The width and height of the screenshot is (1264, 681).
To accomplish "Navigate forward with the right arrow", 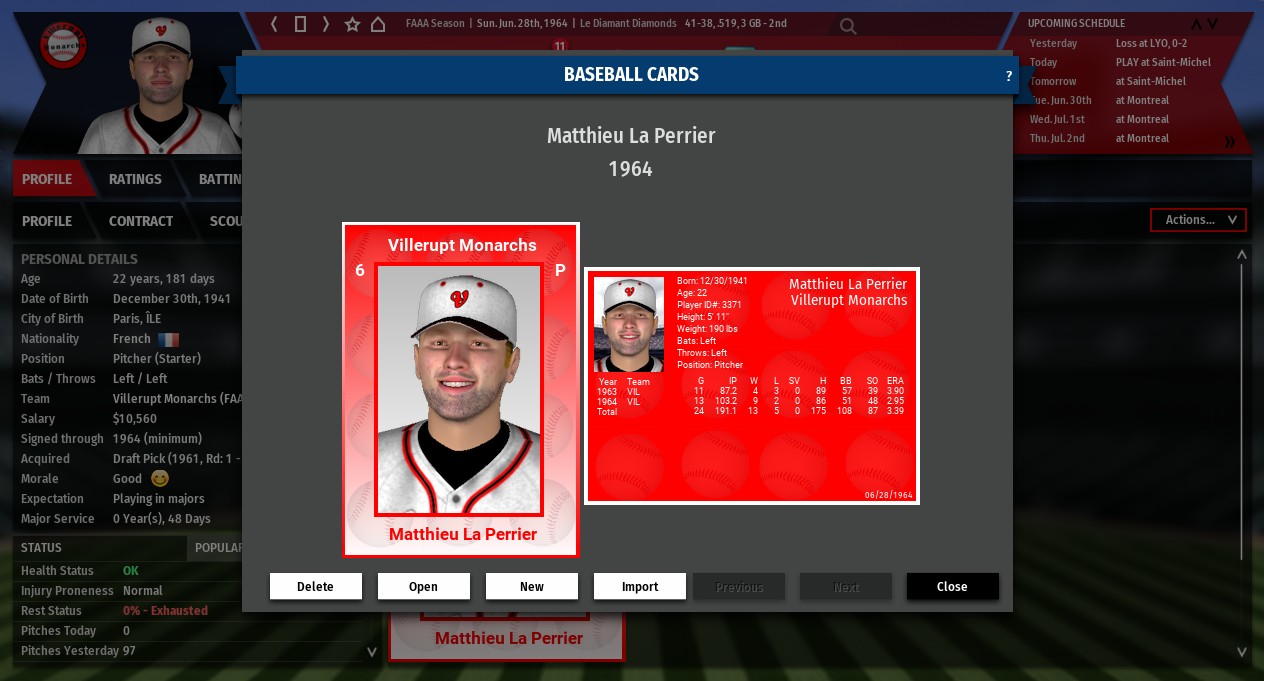I will tap(326, 24).
